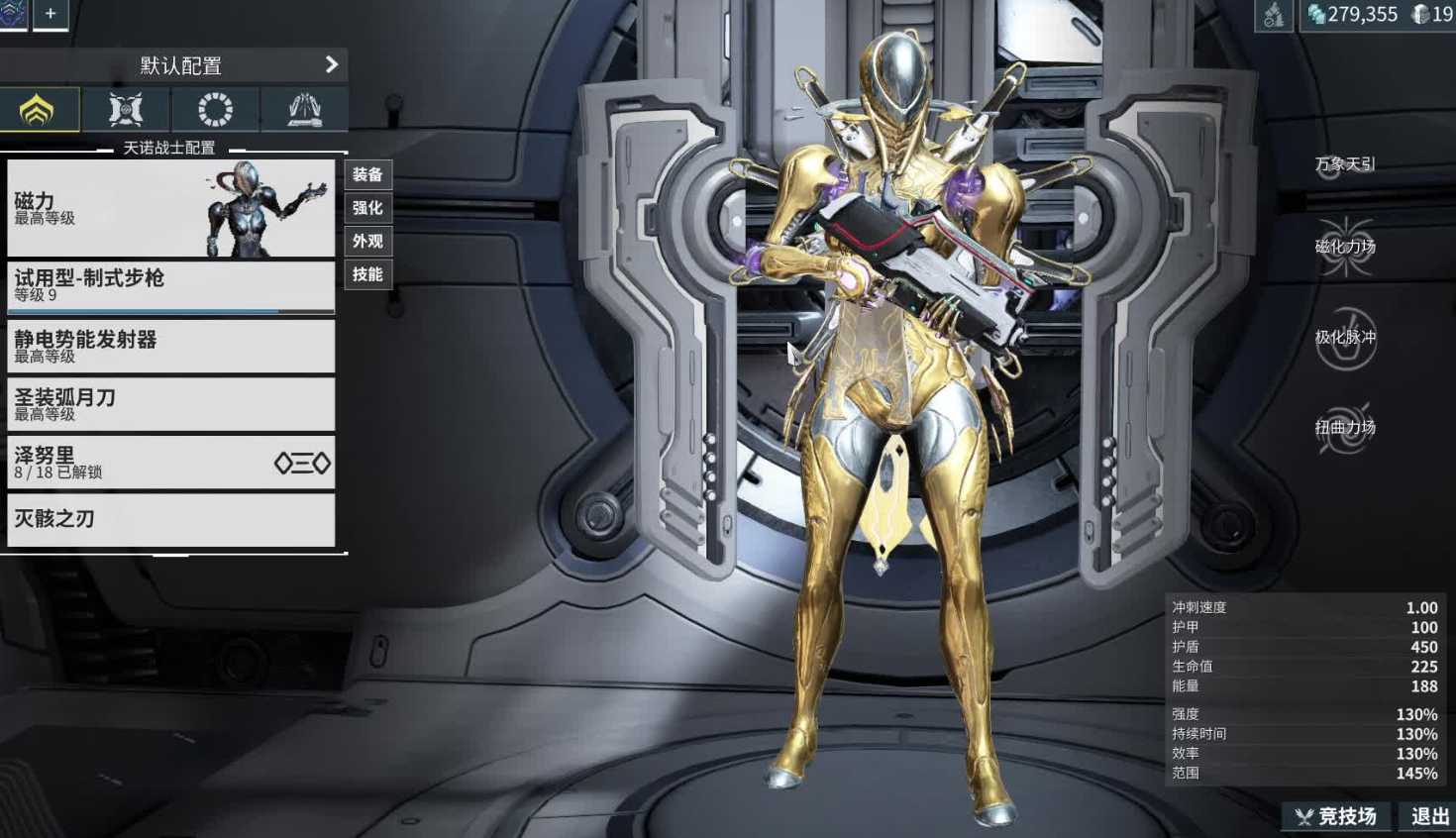Open the 万象天引 ability node
Viewport: 1456px width, 838px height.
[x=1346, y=165]
